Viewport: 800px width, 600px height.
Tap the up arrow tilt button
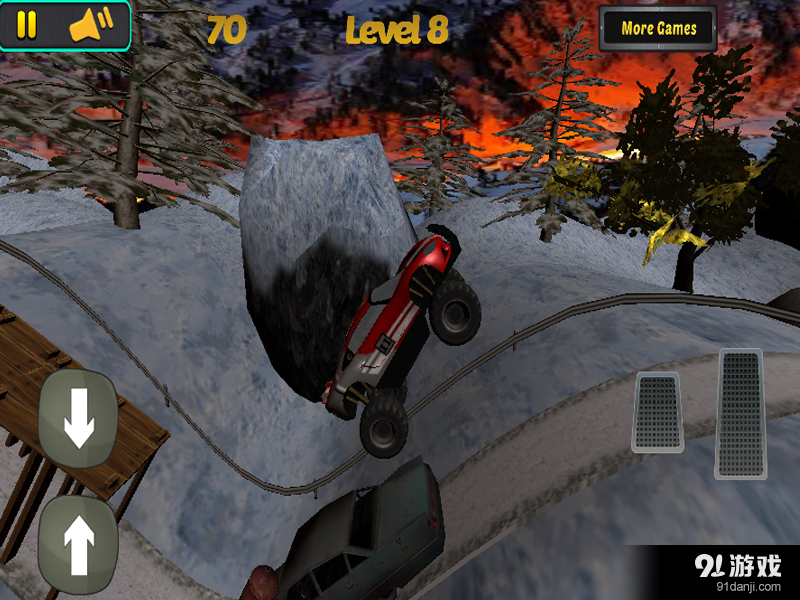[78, 544]
